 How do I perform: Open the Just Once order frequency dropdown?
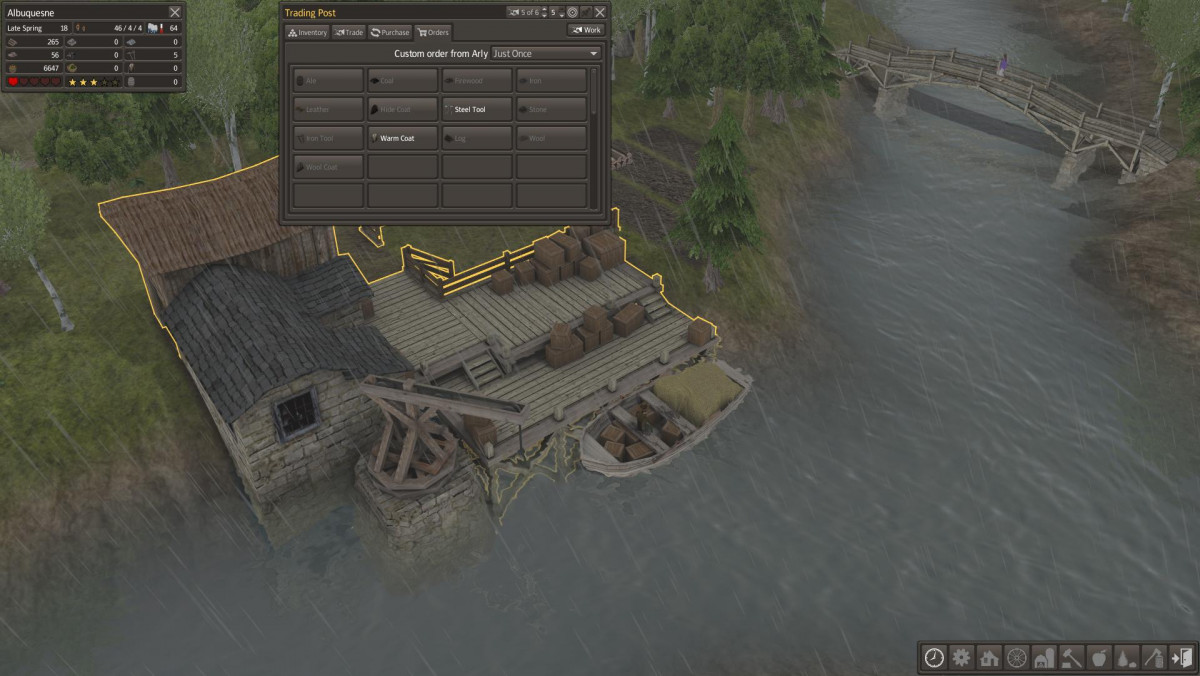[546, 53]
